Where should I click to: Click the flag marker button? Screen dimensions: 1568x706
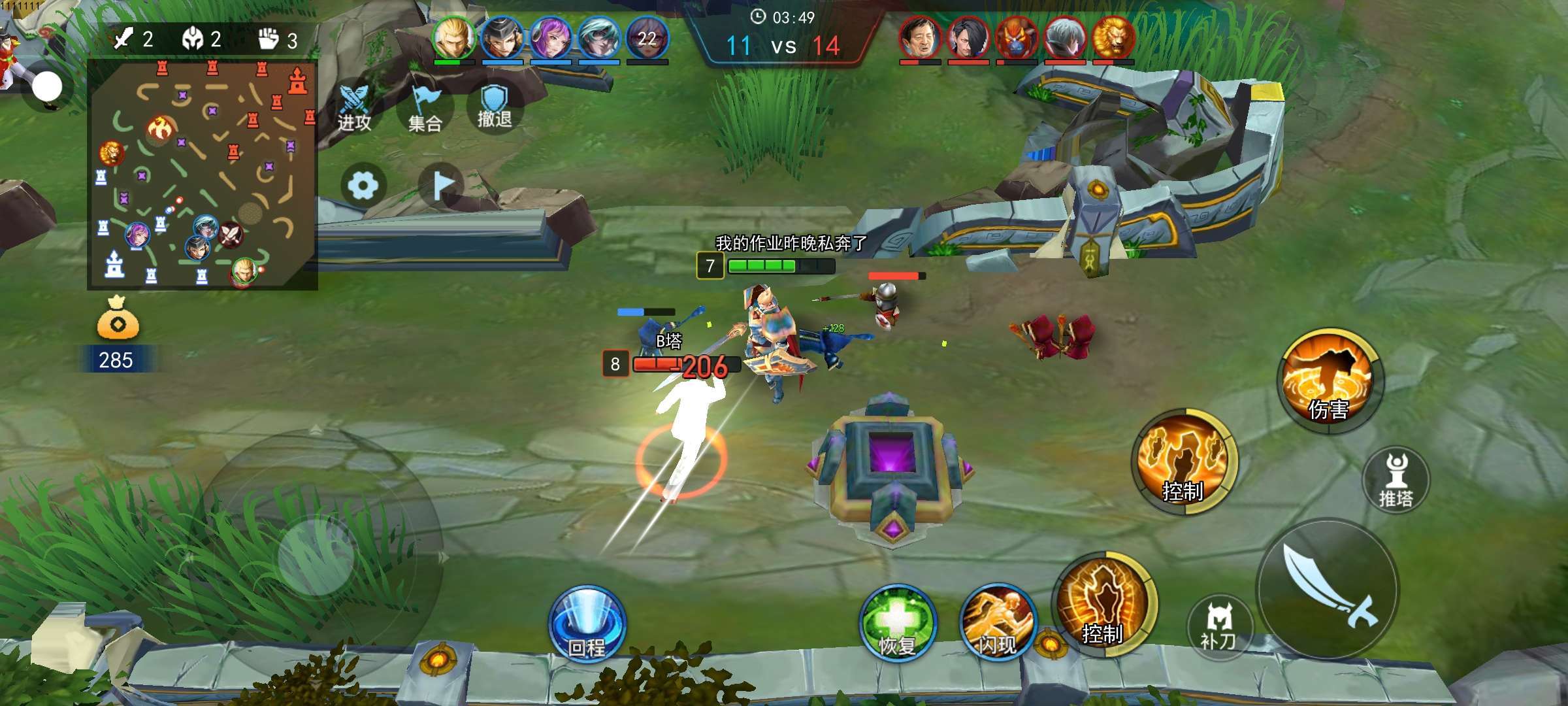click(442, 186)
